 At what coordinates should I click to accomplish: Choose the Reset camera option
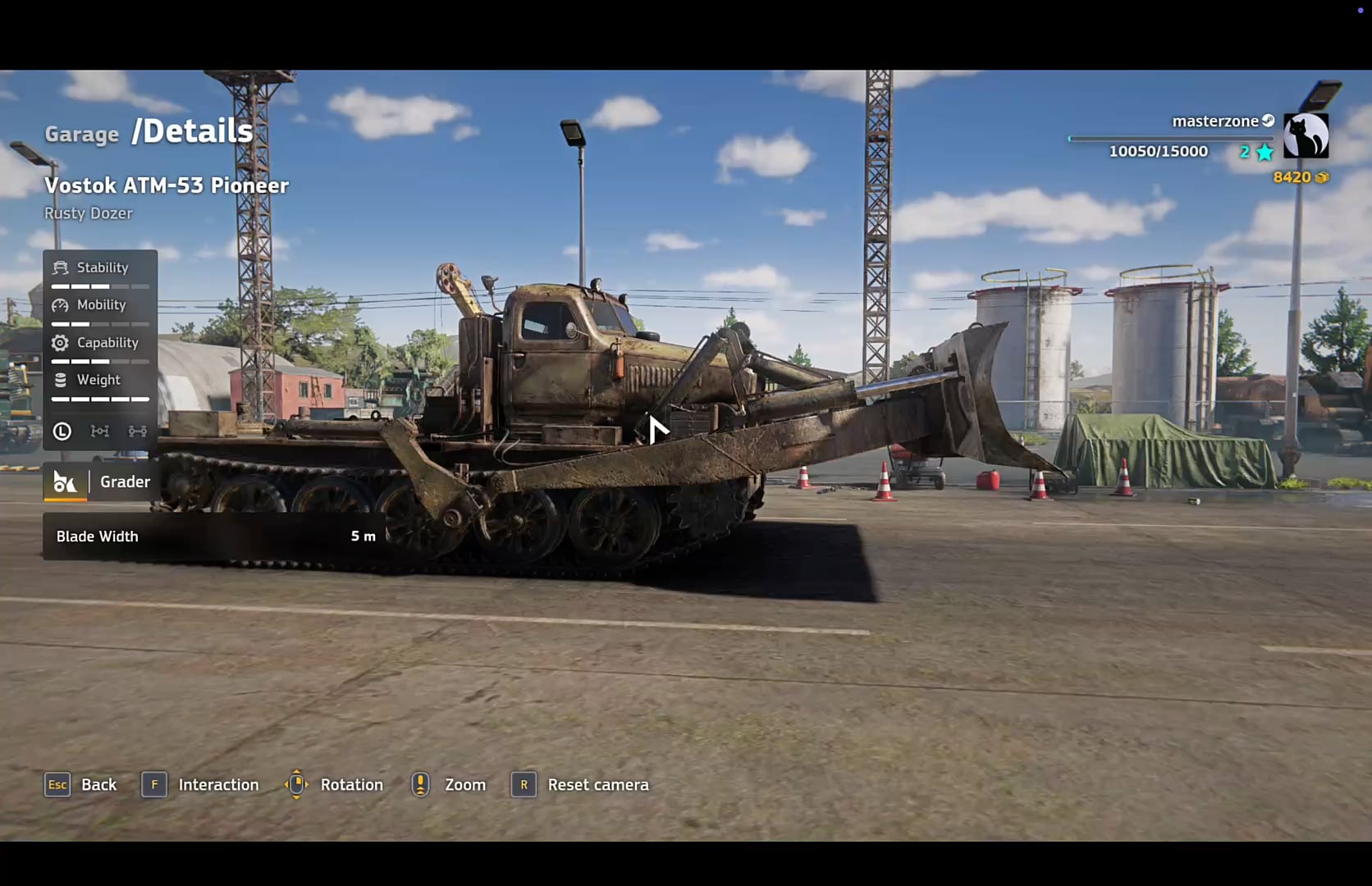tap(597, 785)
